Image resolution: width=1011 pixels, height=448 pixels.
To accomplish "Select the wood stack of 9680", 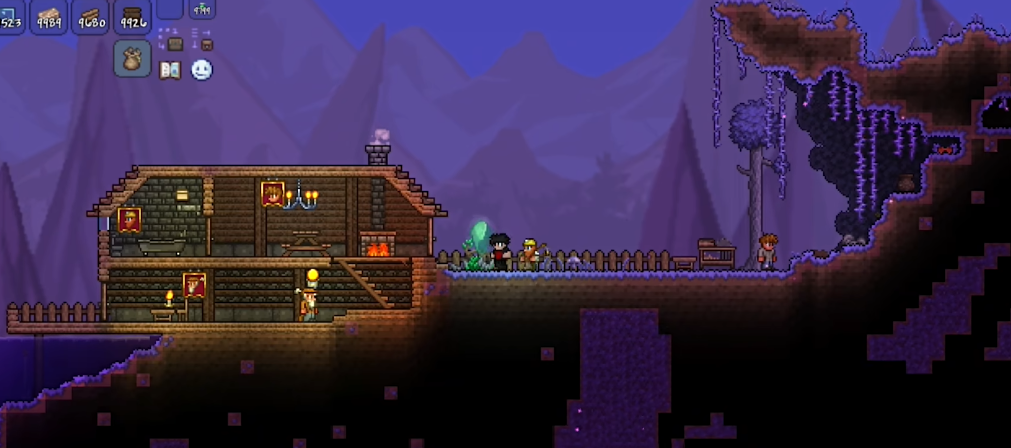I will coord(90,16).
